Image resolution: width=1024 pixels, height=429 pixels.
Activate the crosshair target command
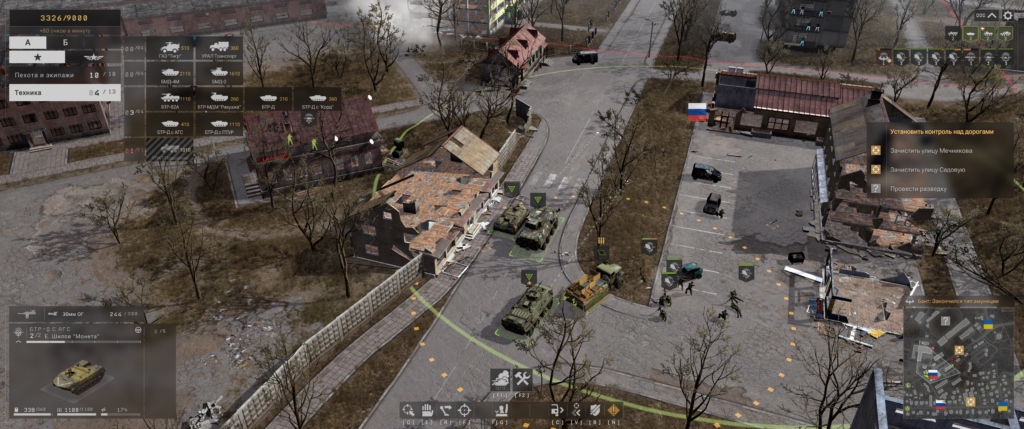pos(464,410)
